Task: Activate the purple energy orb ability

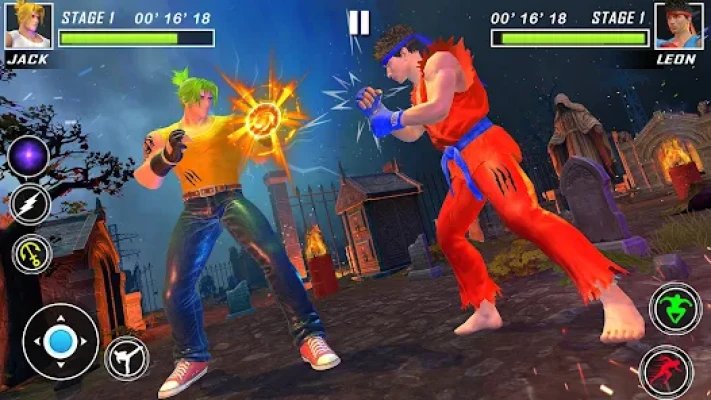Action: click(29, 158)
